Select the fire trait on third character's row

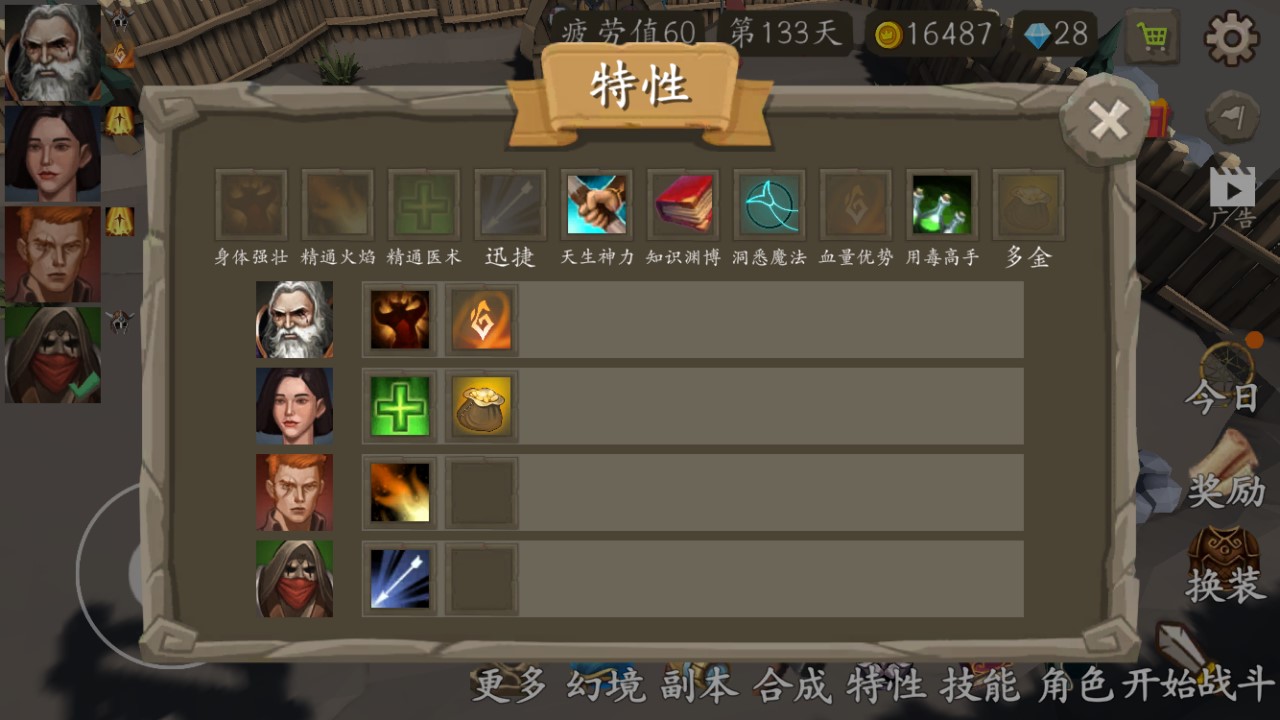point(399,492)
